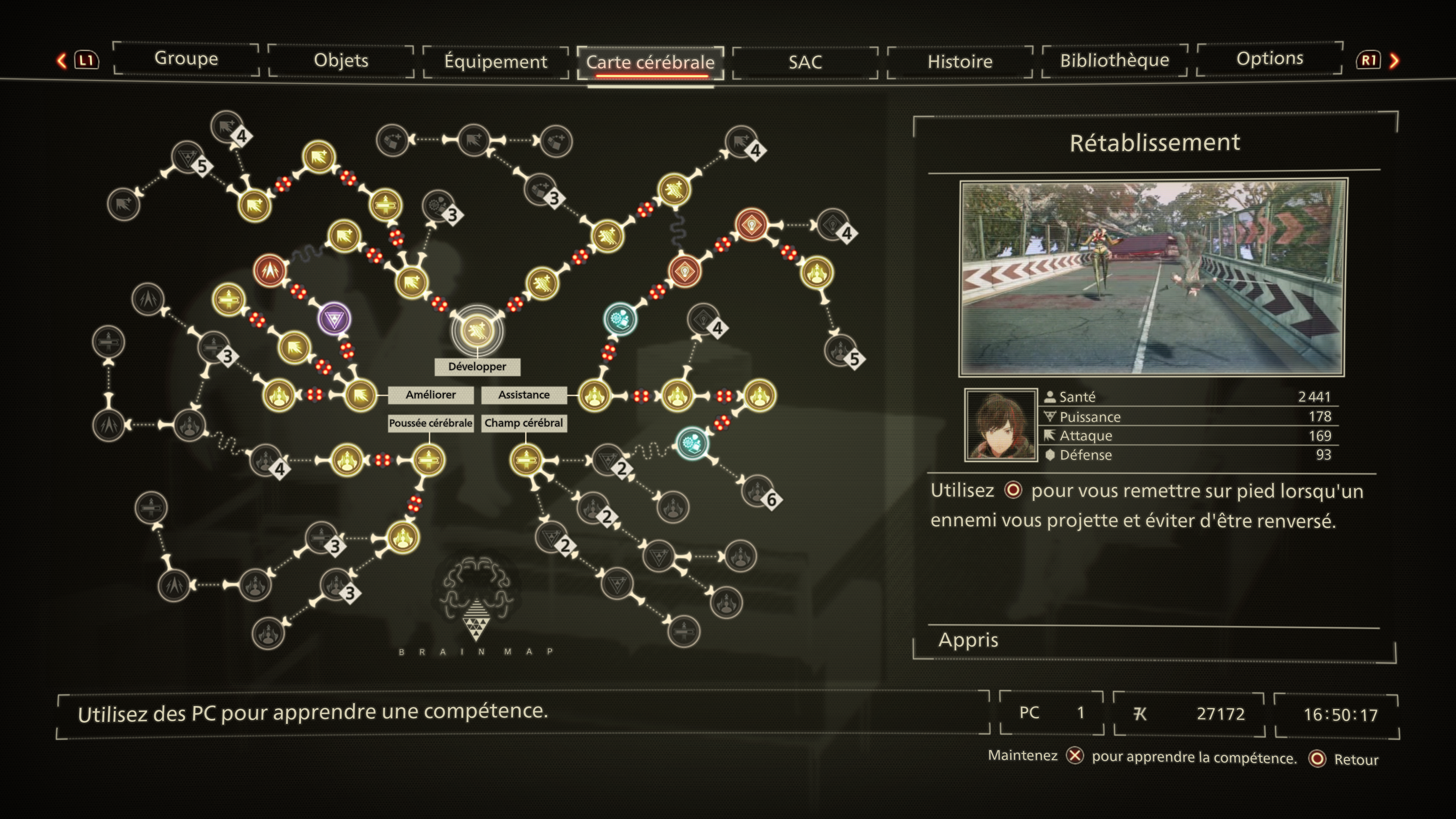The image size is (1456, 819).
Task: Open the Poussée cérébrale branch
Action: tap(430, 423)
